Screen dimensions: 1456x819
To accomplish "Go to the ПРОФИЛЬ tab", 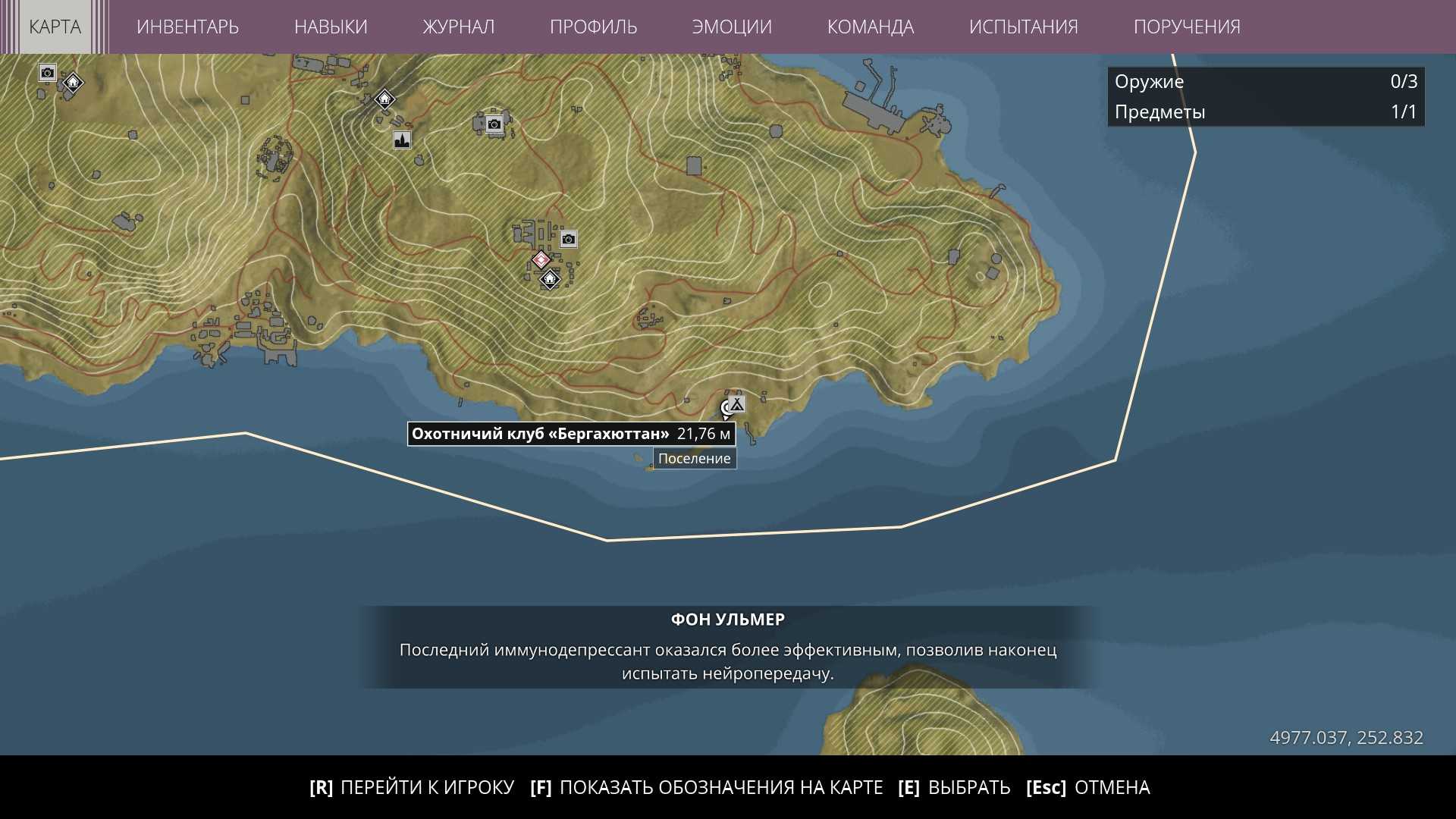I will [593, 27].
